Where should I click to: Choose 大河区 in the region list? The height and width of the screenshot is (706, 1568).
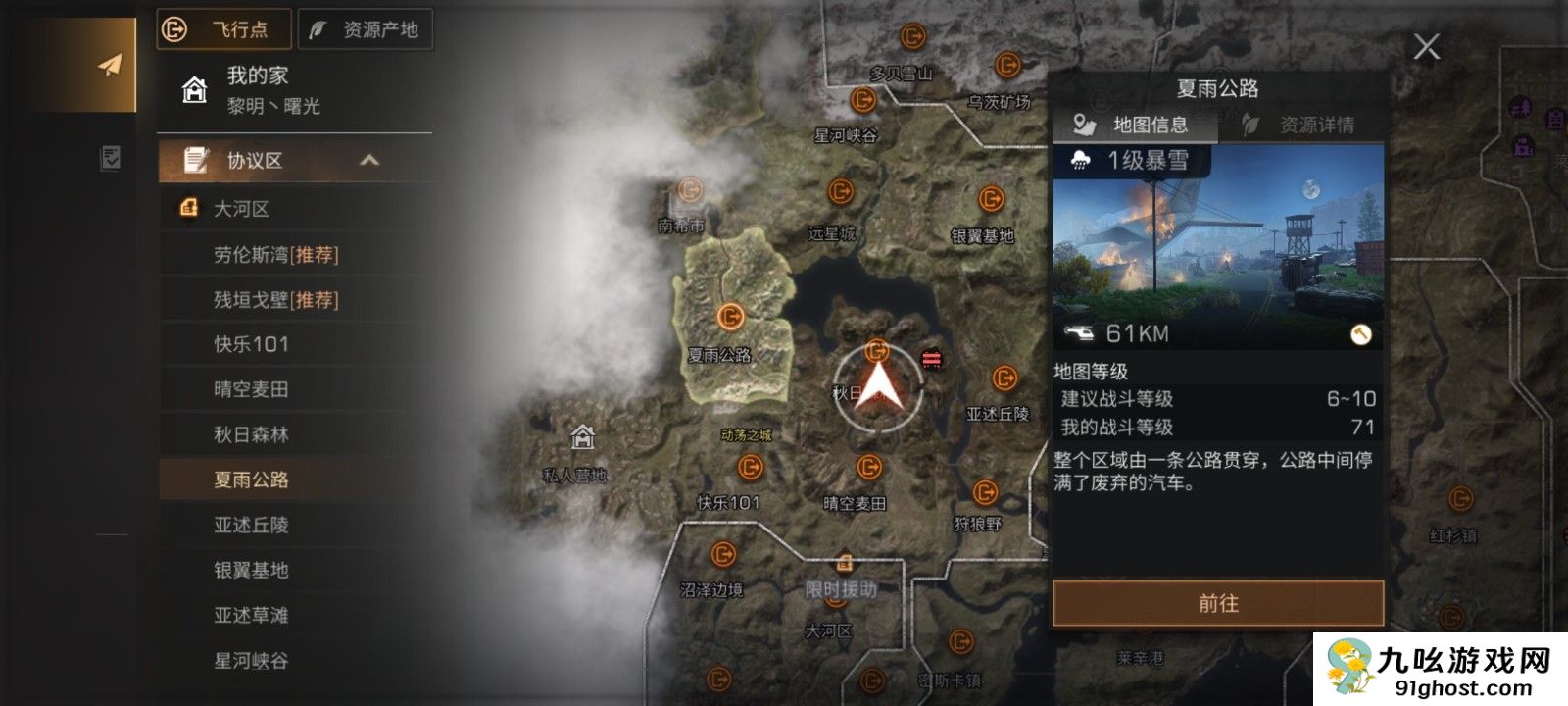pos(241,209)
